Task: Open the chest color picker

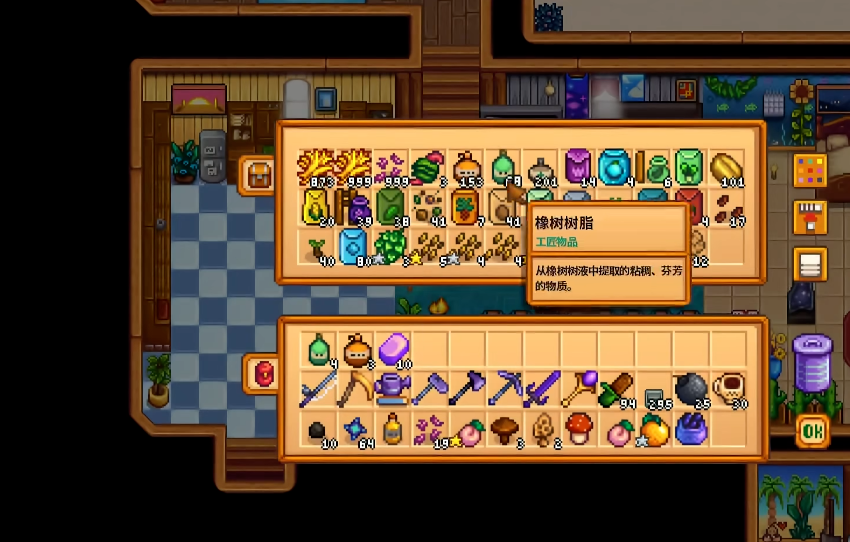Action: tap(809, 170)
